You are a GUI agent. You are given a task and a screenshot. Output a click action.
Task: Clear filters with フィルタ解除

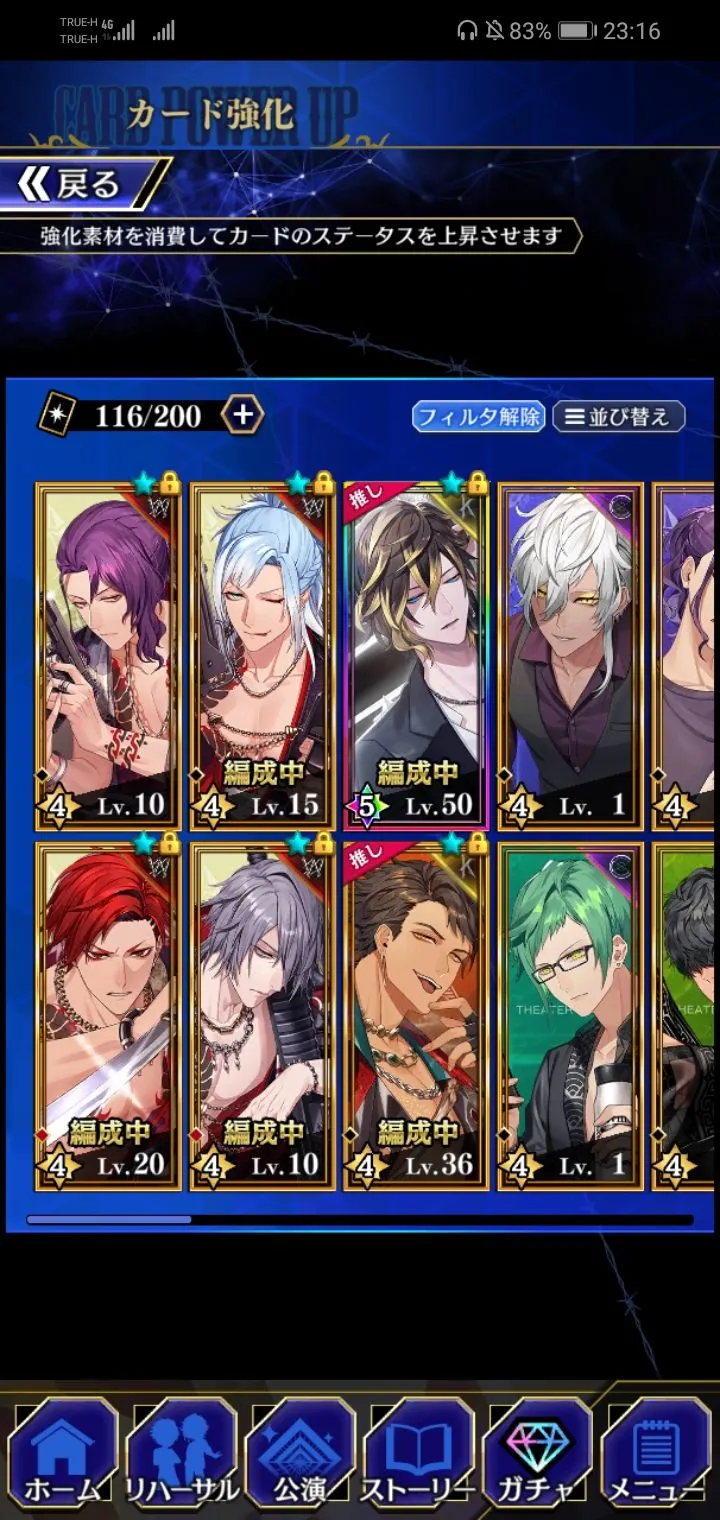(478, 416)
